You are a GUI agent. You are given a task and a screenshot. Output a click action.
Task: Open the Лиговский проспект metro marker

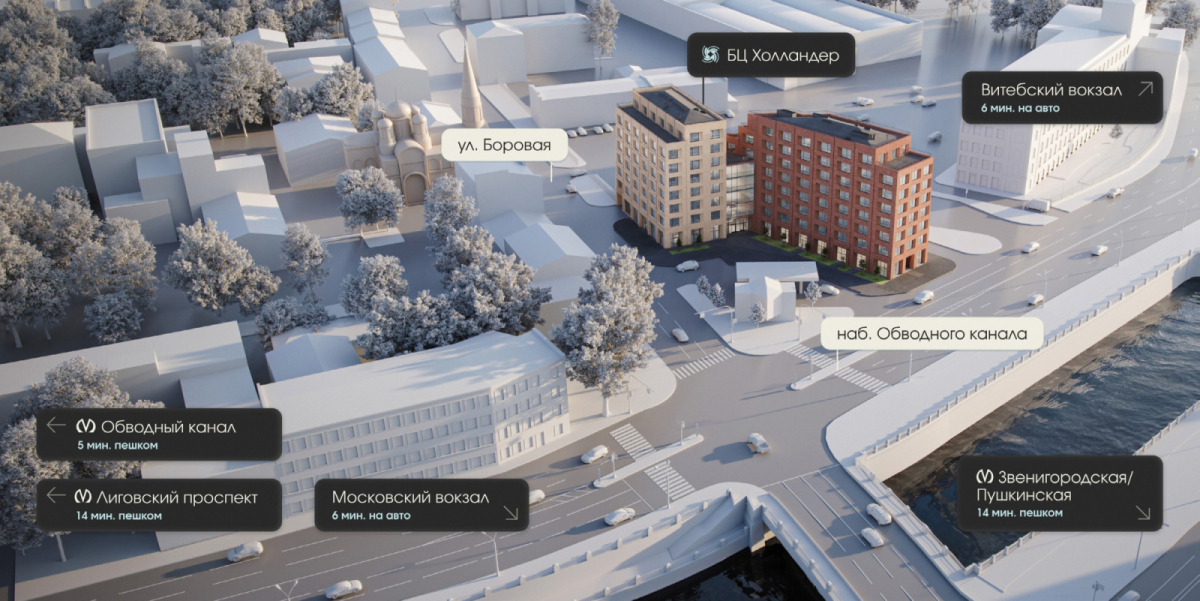(x=159, y=504)
